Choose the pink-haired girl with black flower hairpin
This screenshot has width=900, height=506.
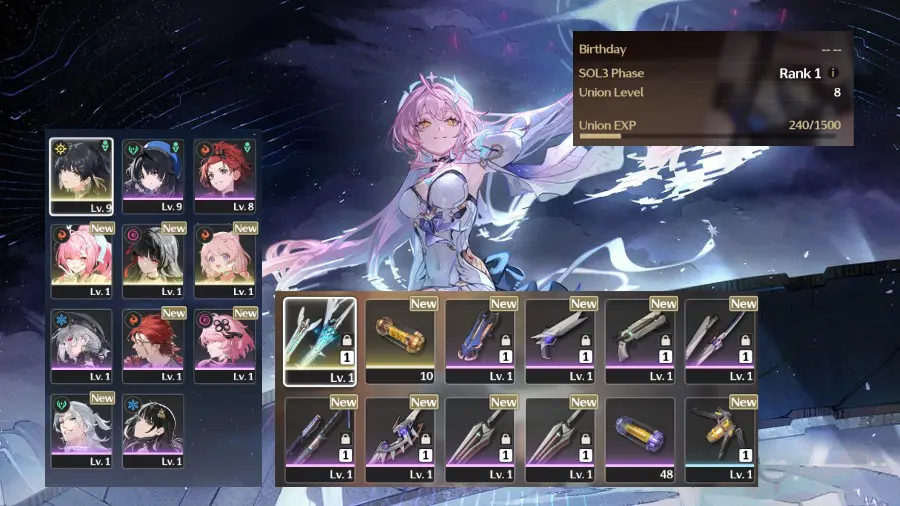pos(225,346)
